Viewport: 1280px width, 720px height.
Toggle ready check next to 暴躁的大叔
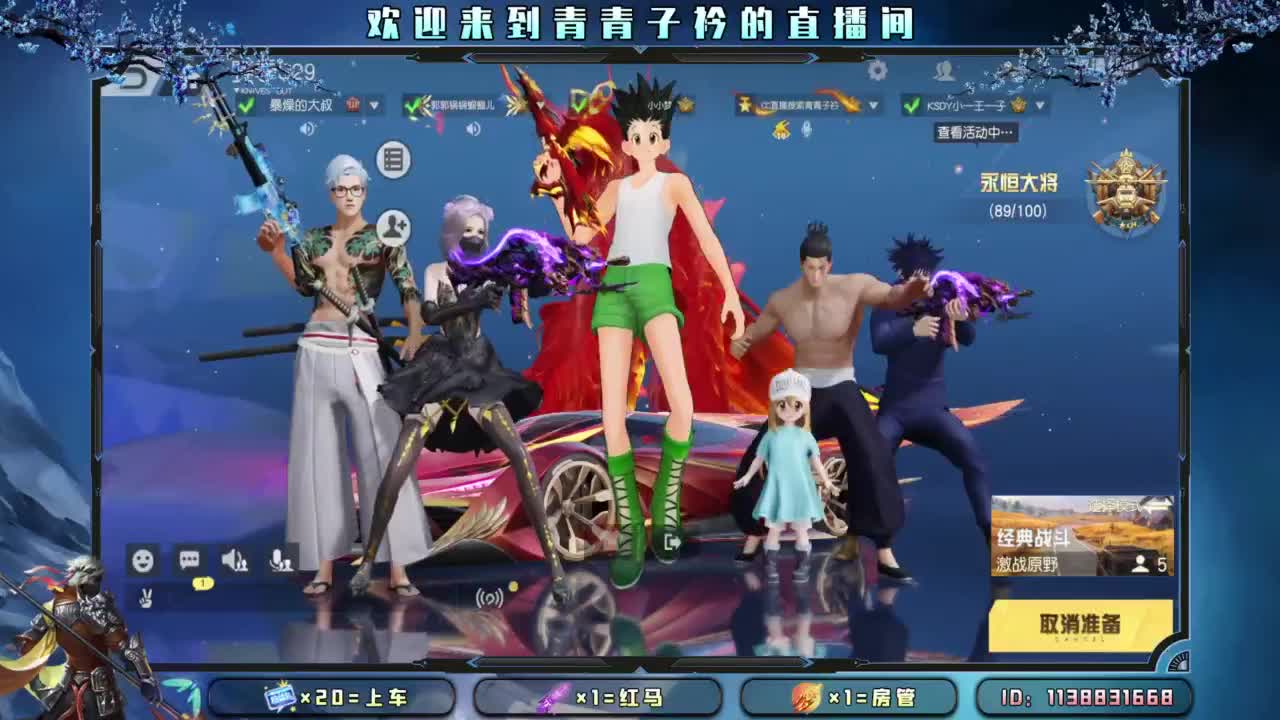tap(248, 104)
